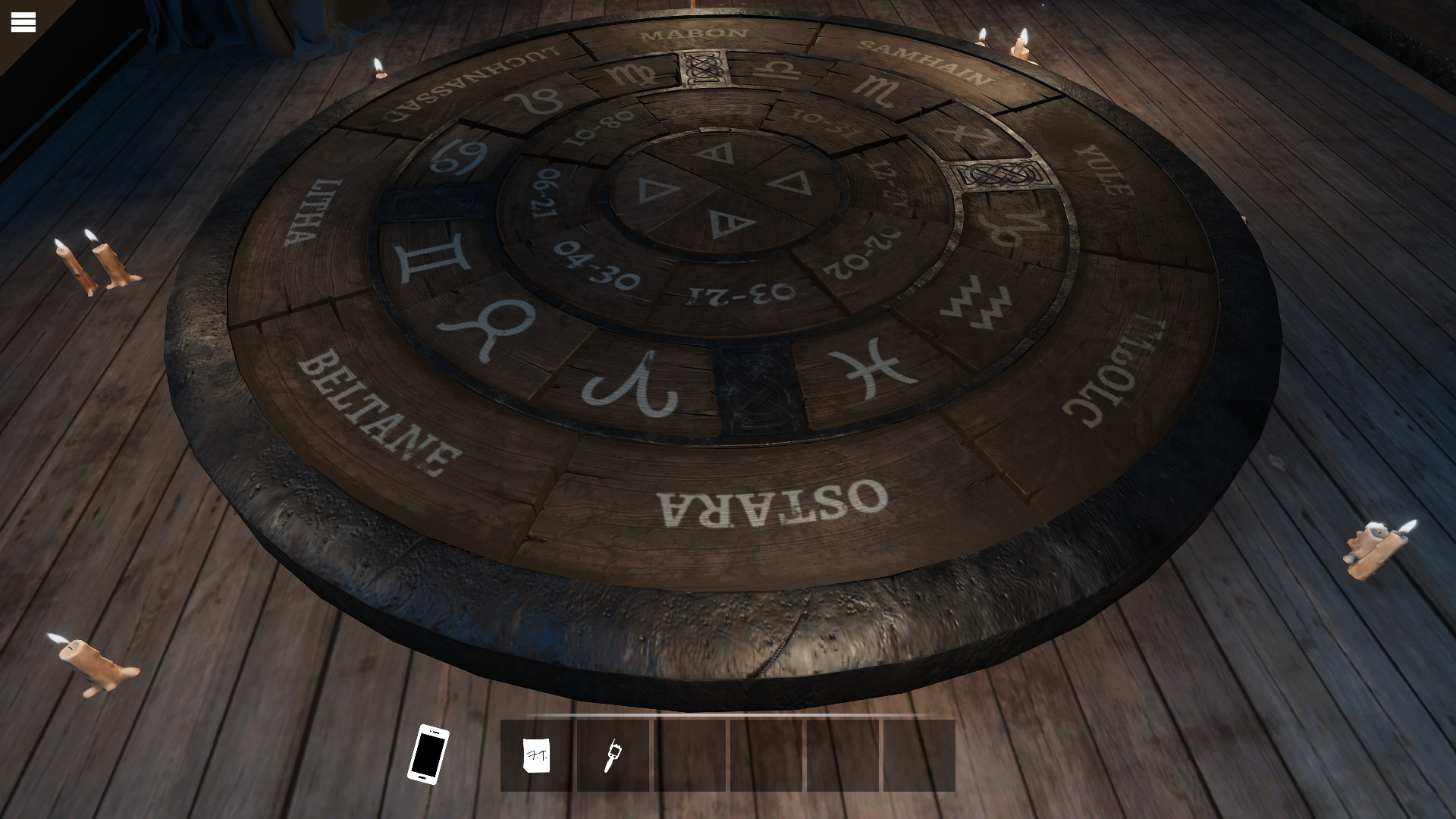This screenshot has width=1456, height=819.
Task: Click the Celtic knot tile near Yule
Action: (x=1000, y=173)
